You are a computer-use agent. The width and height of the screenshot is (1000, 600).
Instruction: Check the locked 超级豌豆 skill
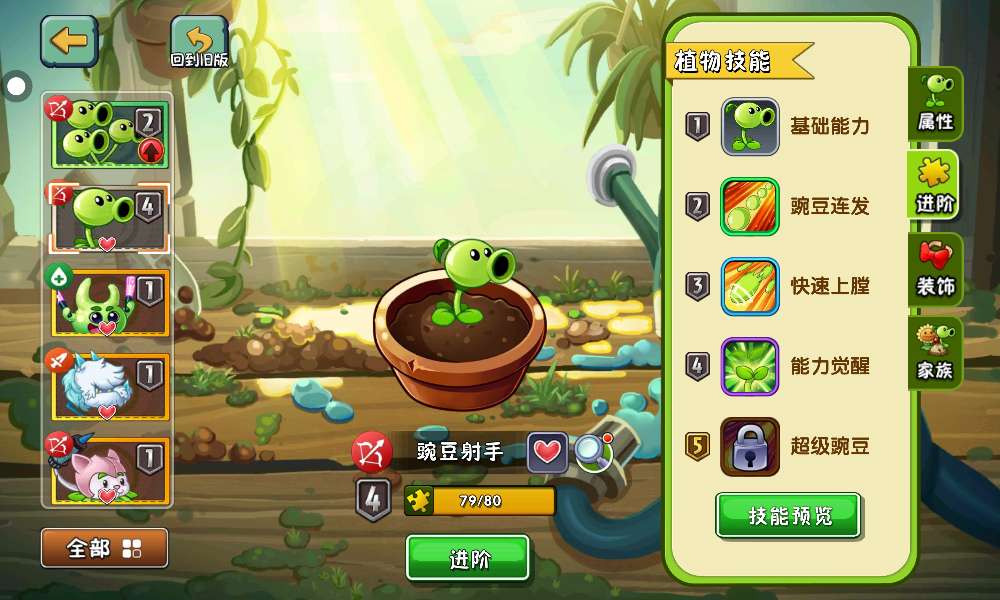click(x=750, y=447)
